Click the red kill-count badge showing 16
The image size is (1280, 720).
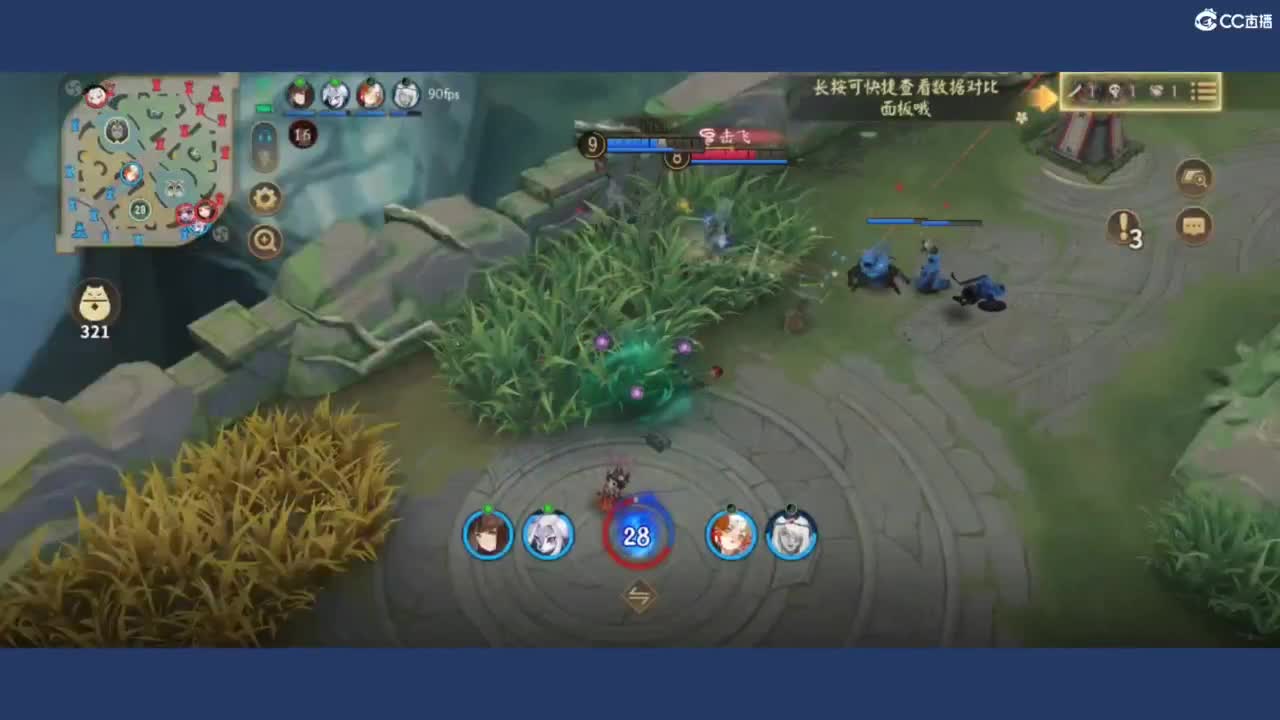pyautogui.click(x=303, y=135)
